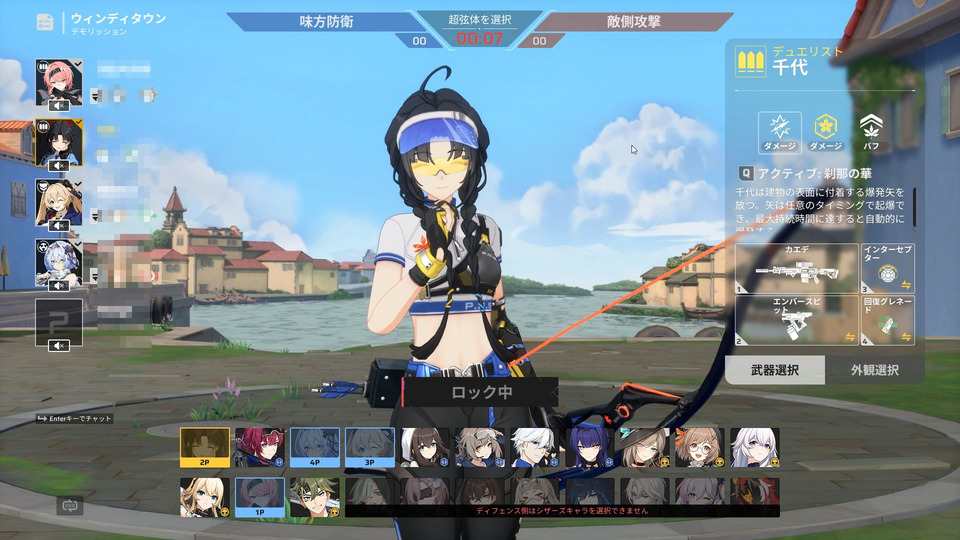Choose the white-haired character with blue outfit

[x=532, y=448]
